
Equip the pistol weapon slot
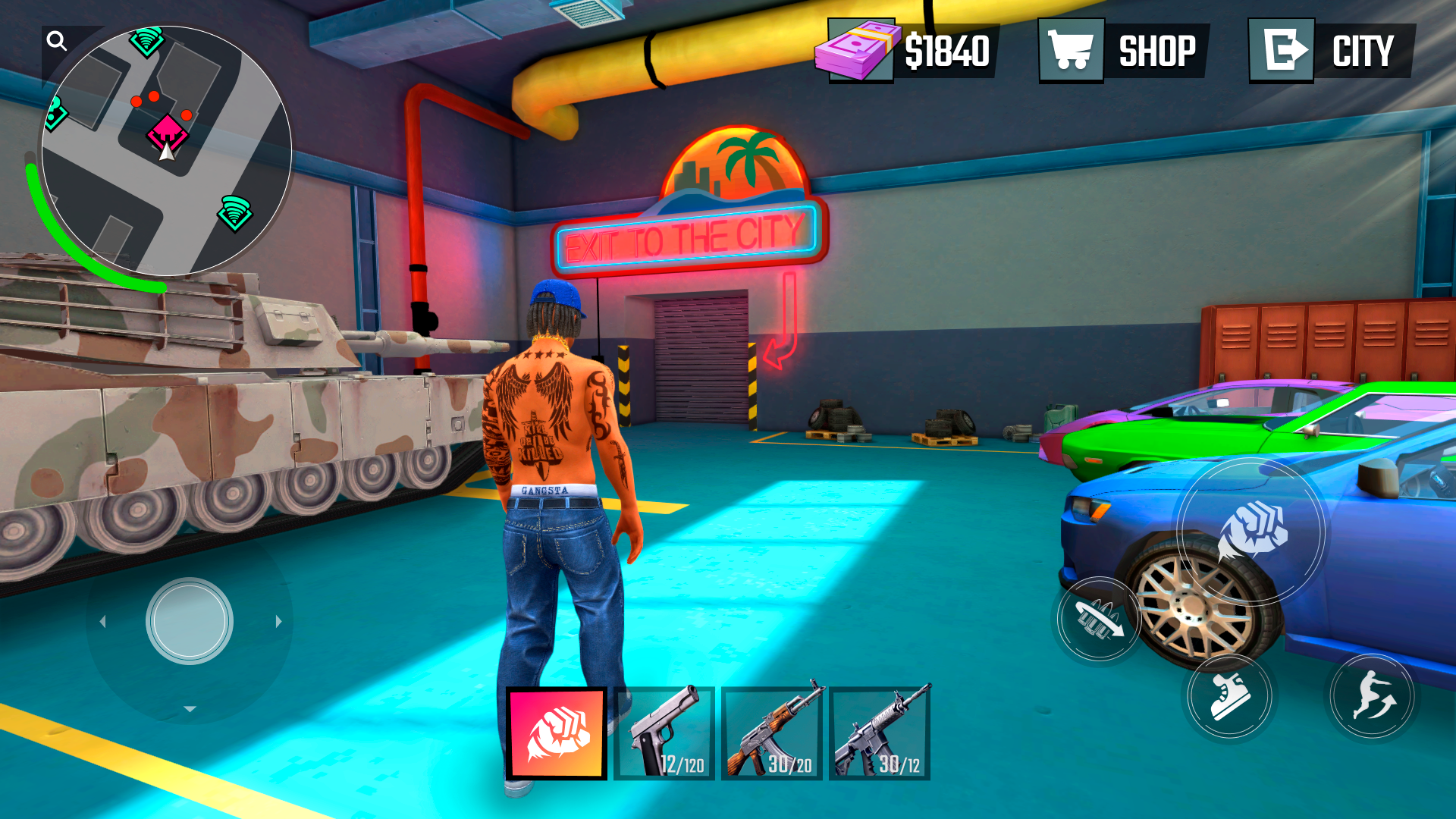coord(664,731)
